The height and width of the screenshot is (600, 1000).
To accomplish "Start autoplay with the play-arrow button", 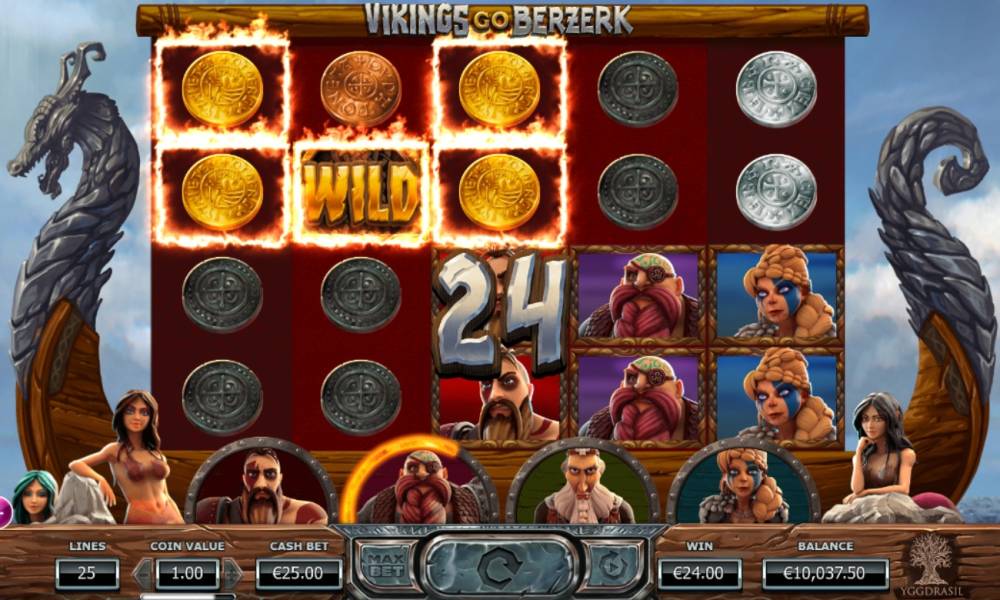I will tap(609, 567).
